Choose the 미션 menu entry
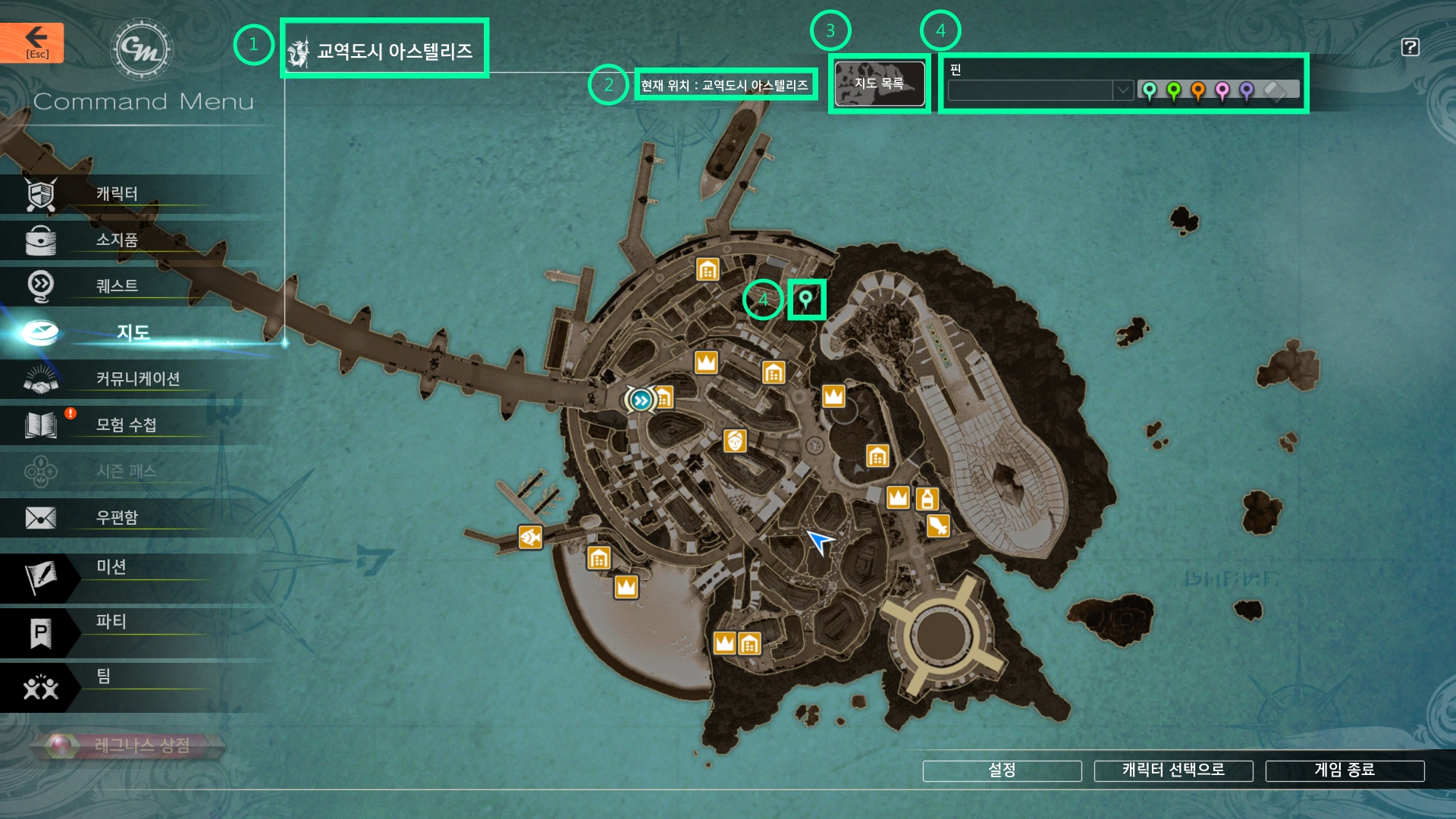The height and width of the screenshot is (819, 1456). [x=111, y=567]
